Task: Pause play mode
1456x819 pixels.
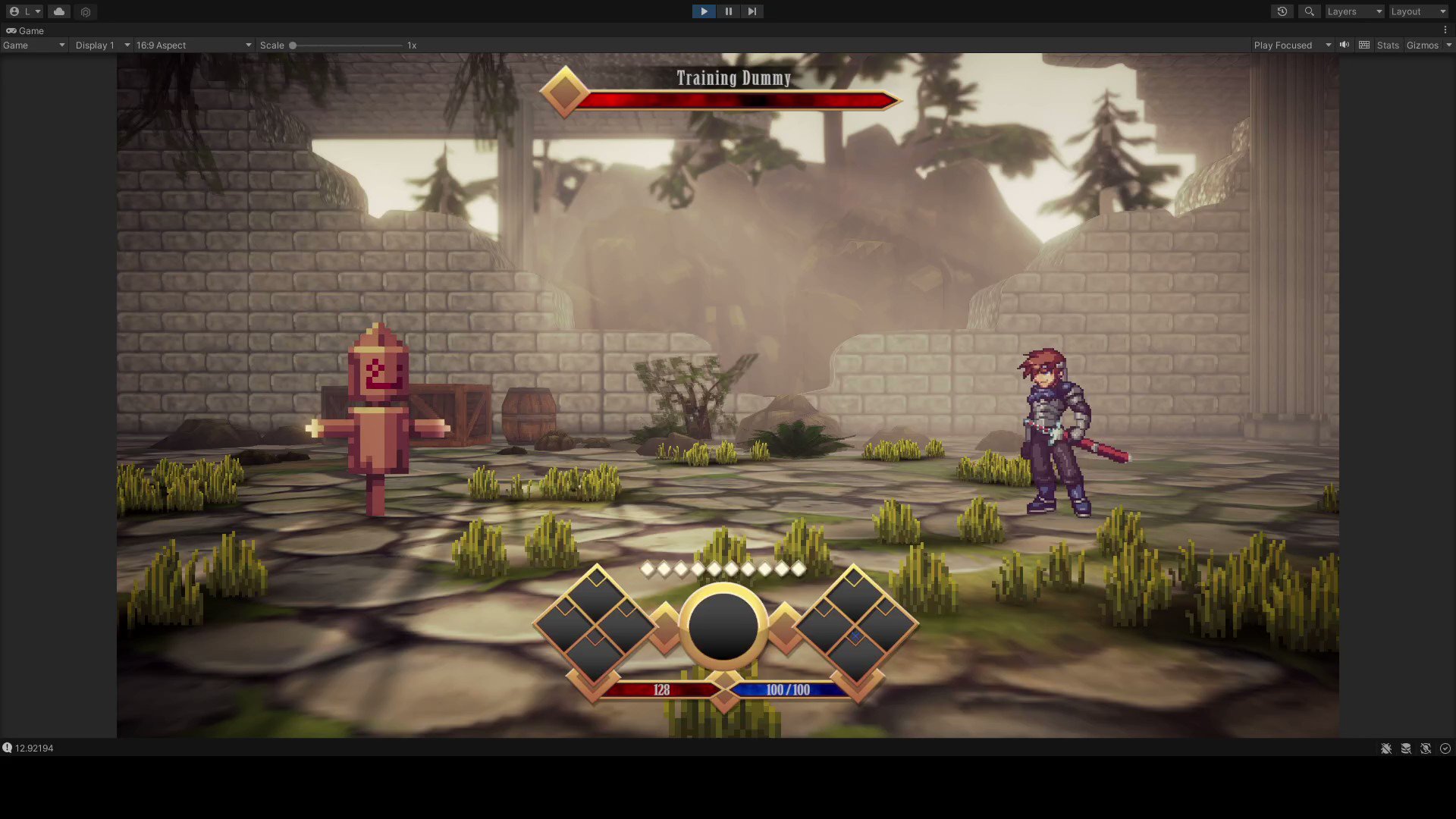Action: [728, 11]
